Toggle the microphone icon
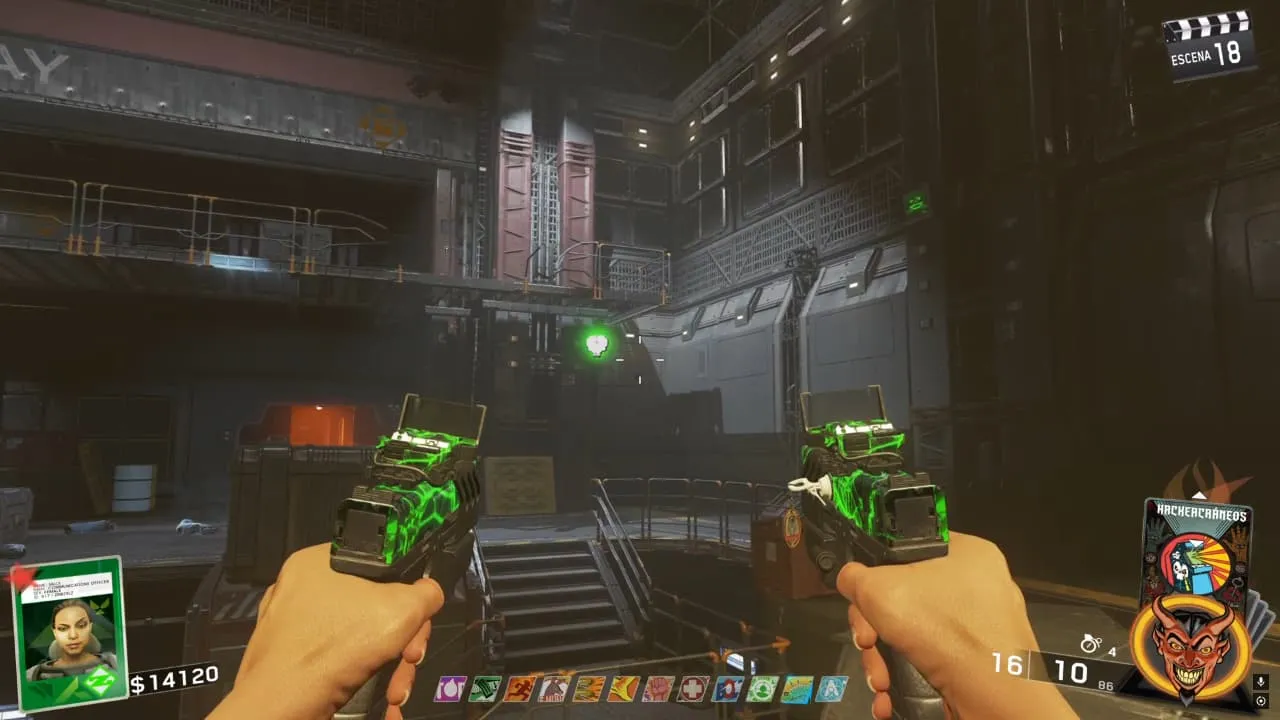This screenshot has width=1280, height=720. (x=1260, y=682)
